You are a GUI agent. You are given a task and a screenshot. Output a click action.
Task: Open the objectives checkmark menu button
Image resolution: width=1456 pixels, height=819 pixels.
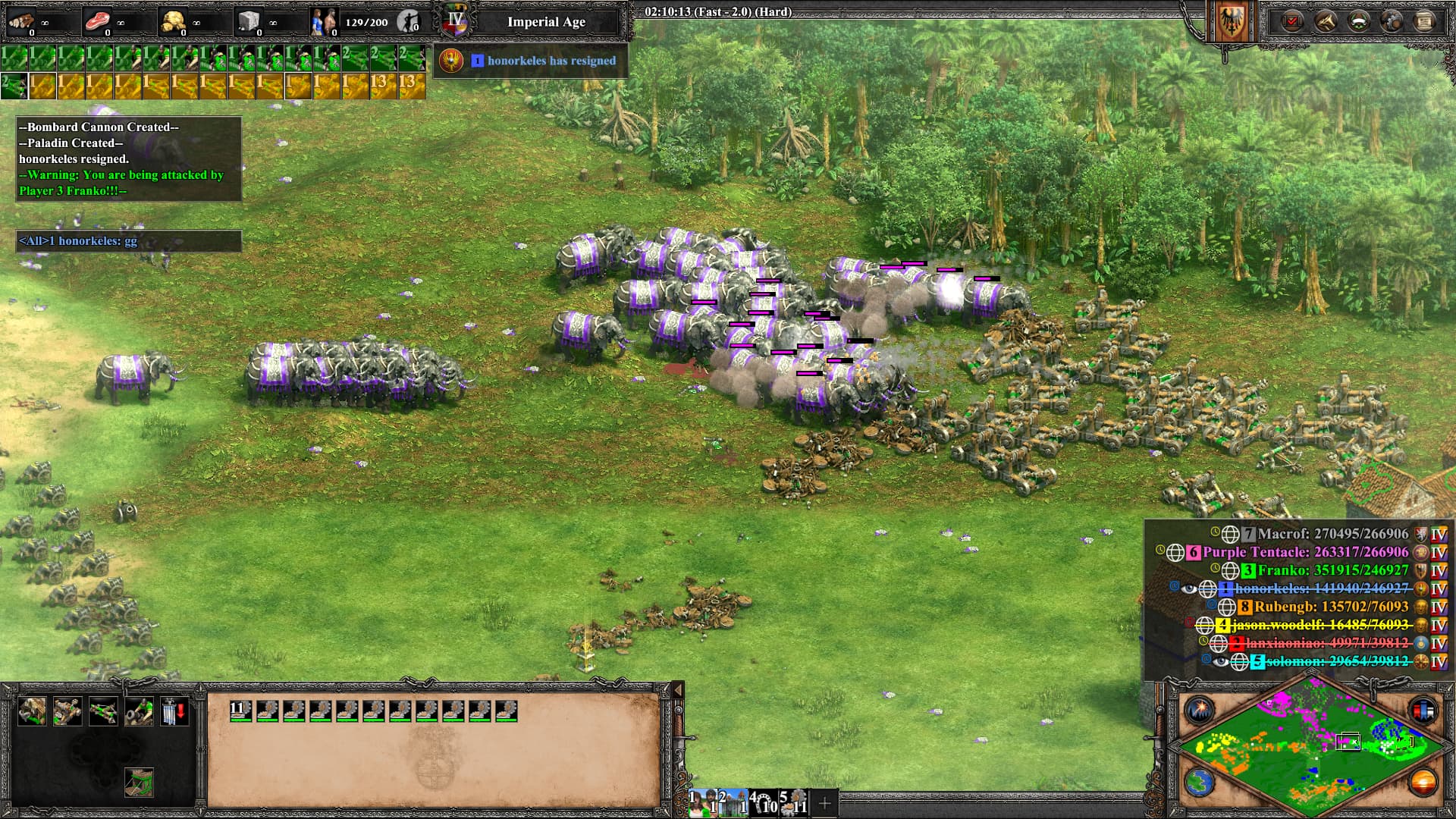click(x=1291, y=21)
